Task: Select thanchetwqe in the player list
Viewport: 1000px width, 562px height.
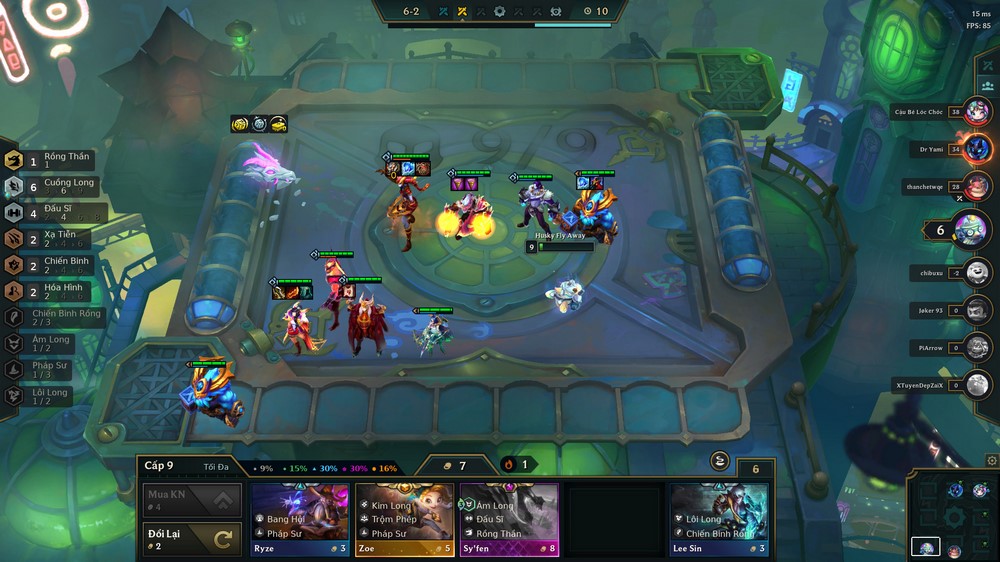Action: click(977, 186)
